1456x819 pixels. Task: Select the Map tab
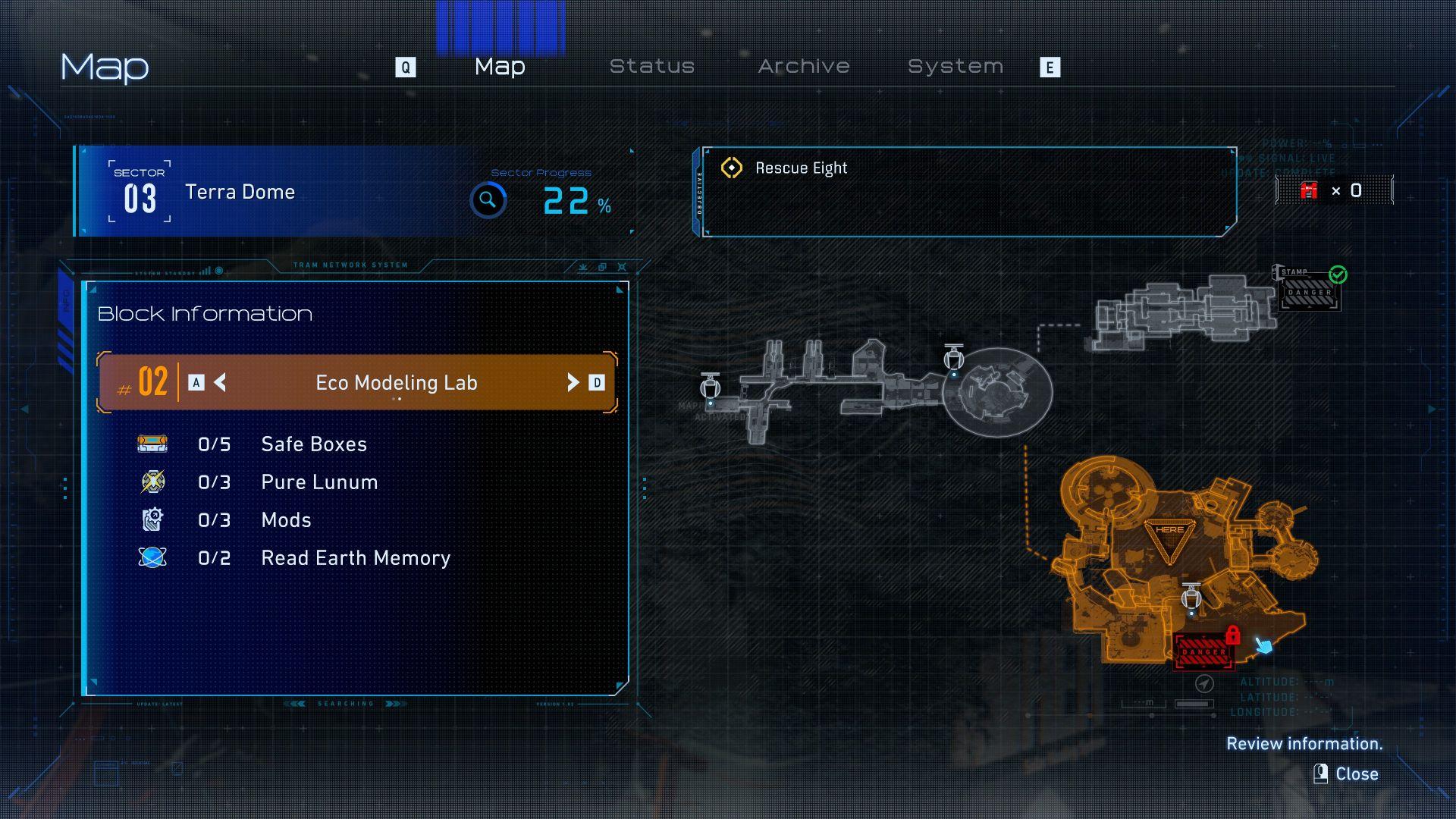(x=500, y=67)
